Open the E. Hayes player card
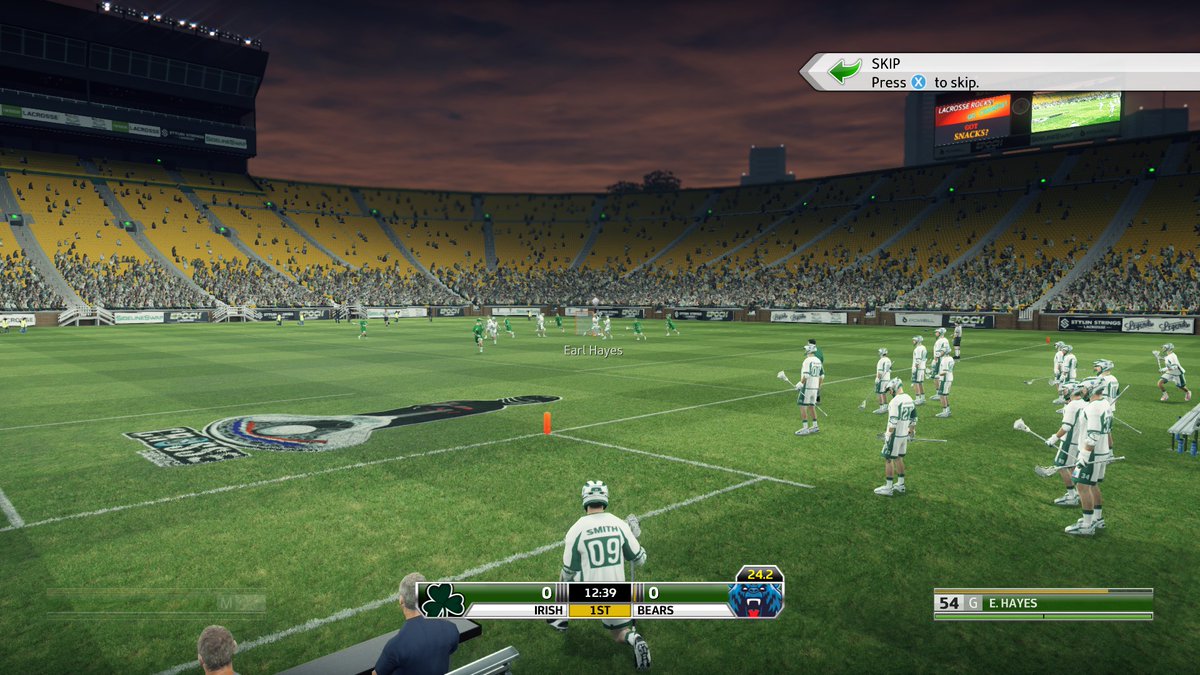 [x=1043, y=603]
